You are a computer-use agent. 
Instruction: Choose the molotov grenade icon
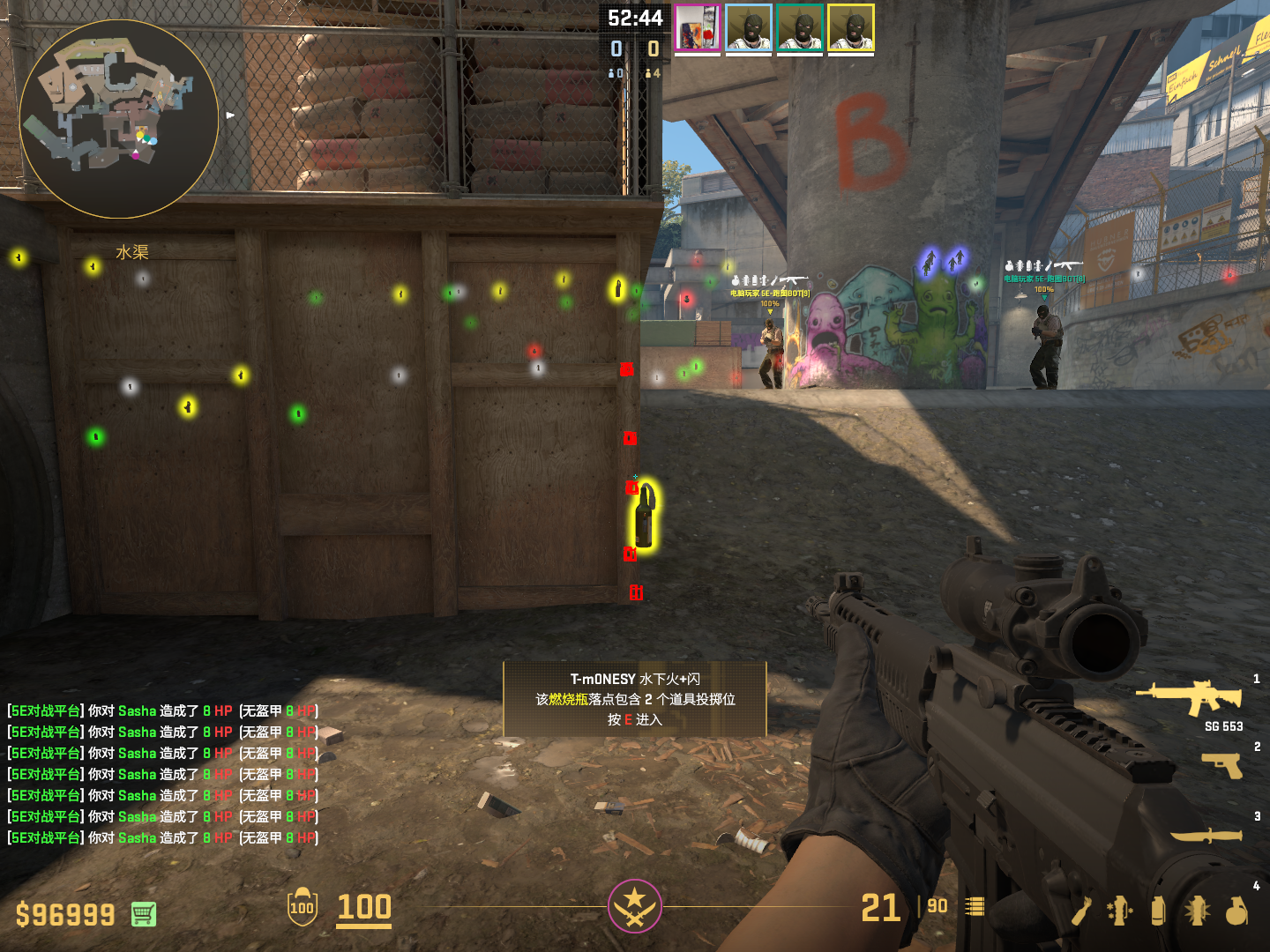(1082, 911)
